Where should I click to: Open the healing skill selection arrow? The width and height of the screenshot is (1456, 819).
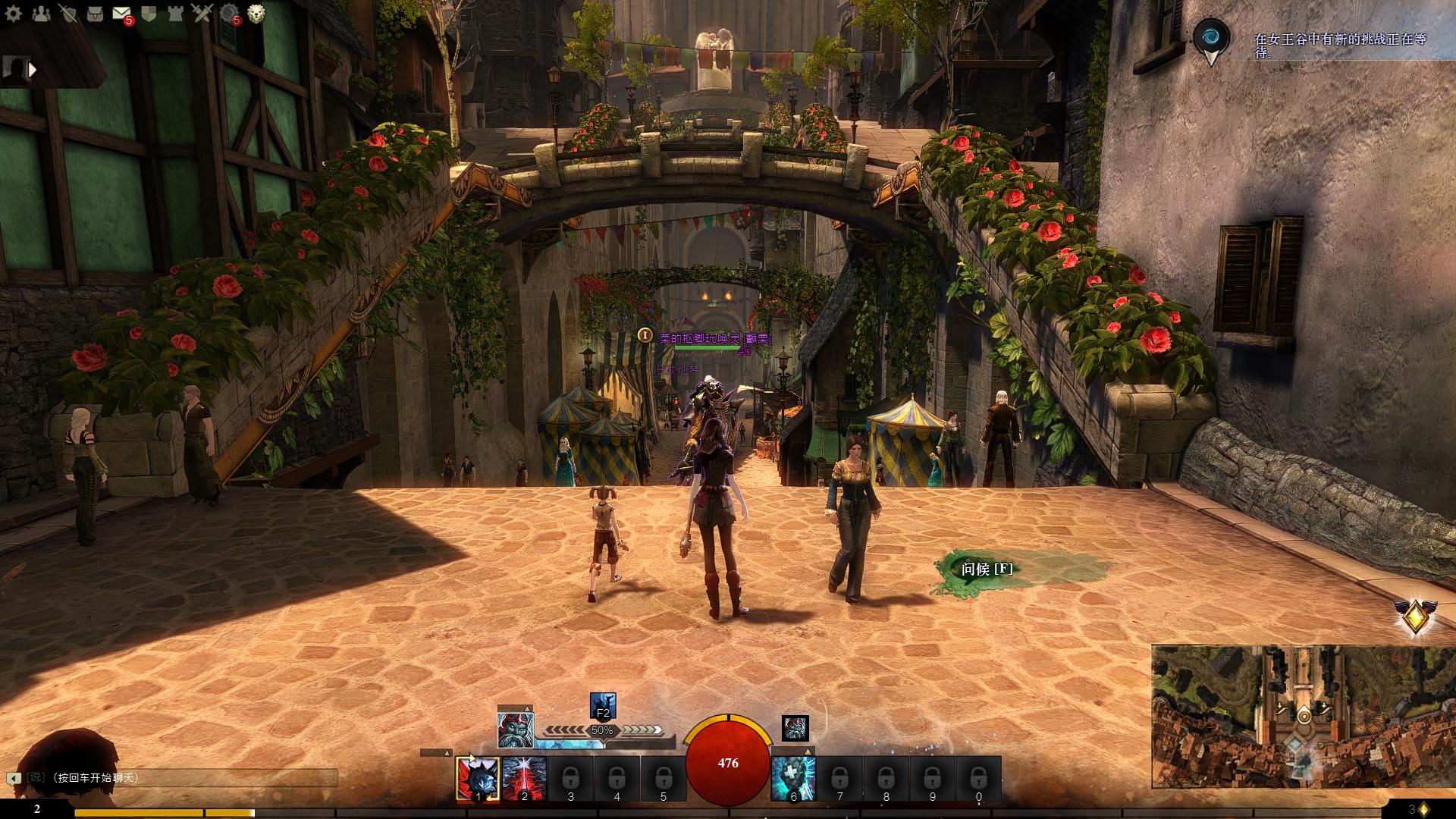pyautogui.click(x=808, y=752)
